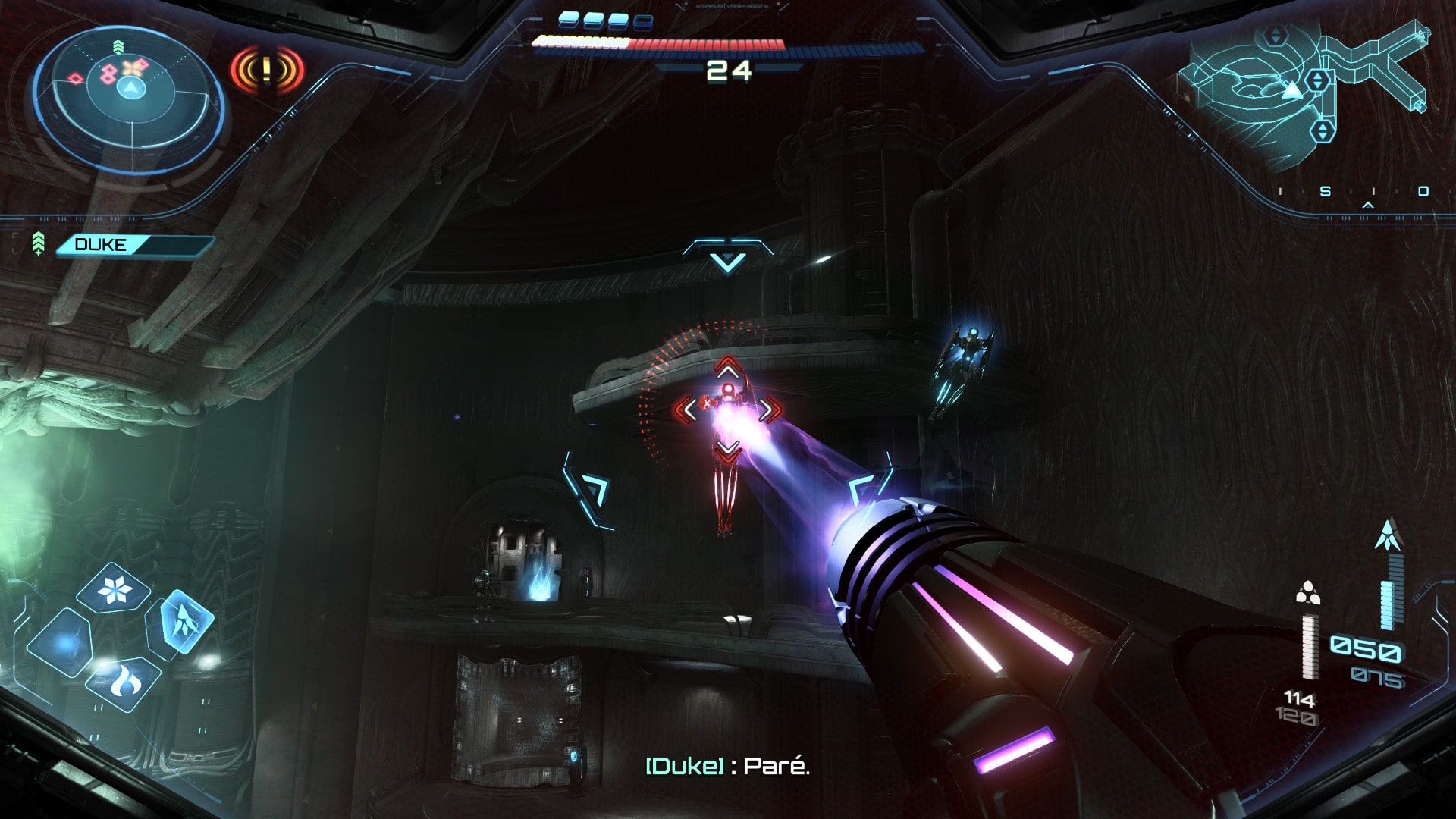Screen dimensions: 1456x819
Task: Click the red exclamation alert indicator
Action: tap(267, 71)
